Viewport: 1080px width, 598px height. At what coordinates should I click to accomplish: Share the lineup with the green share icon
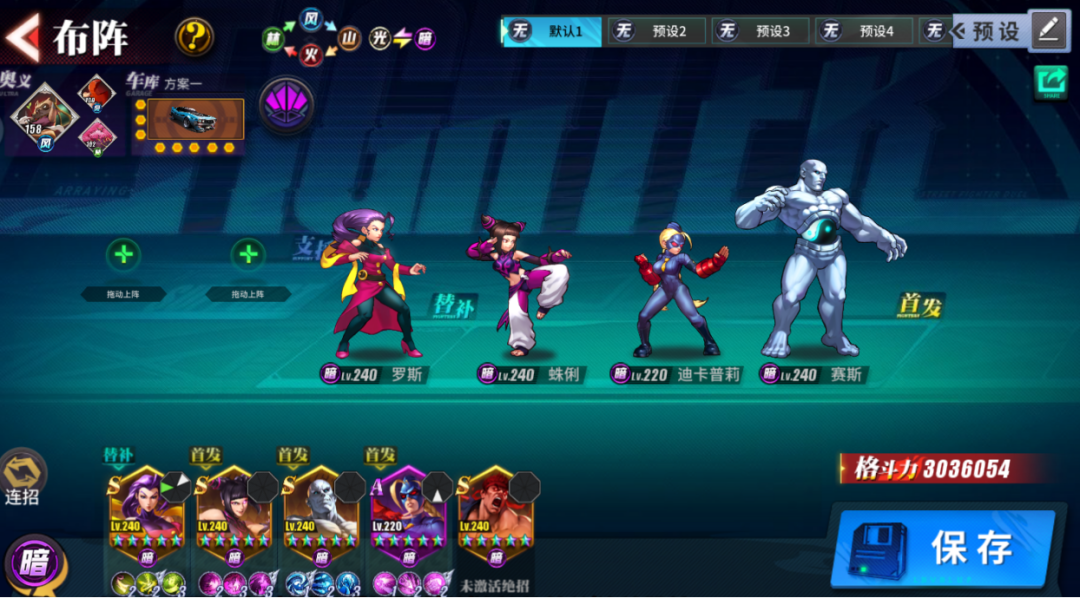(x=1050, y=82)
